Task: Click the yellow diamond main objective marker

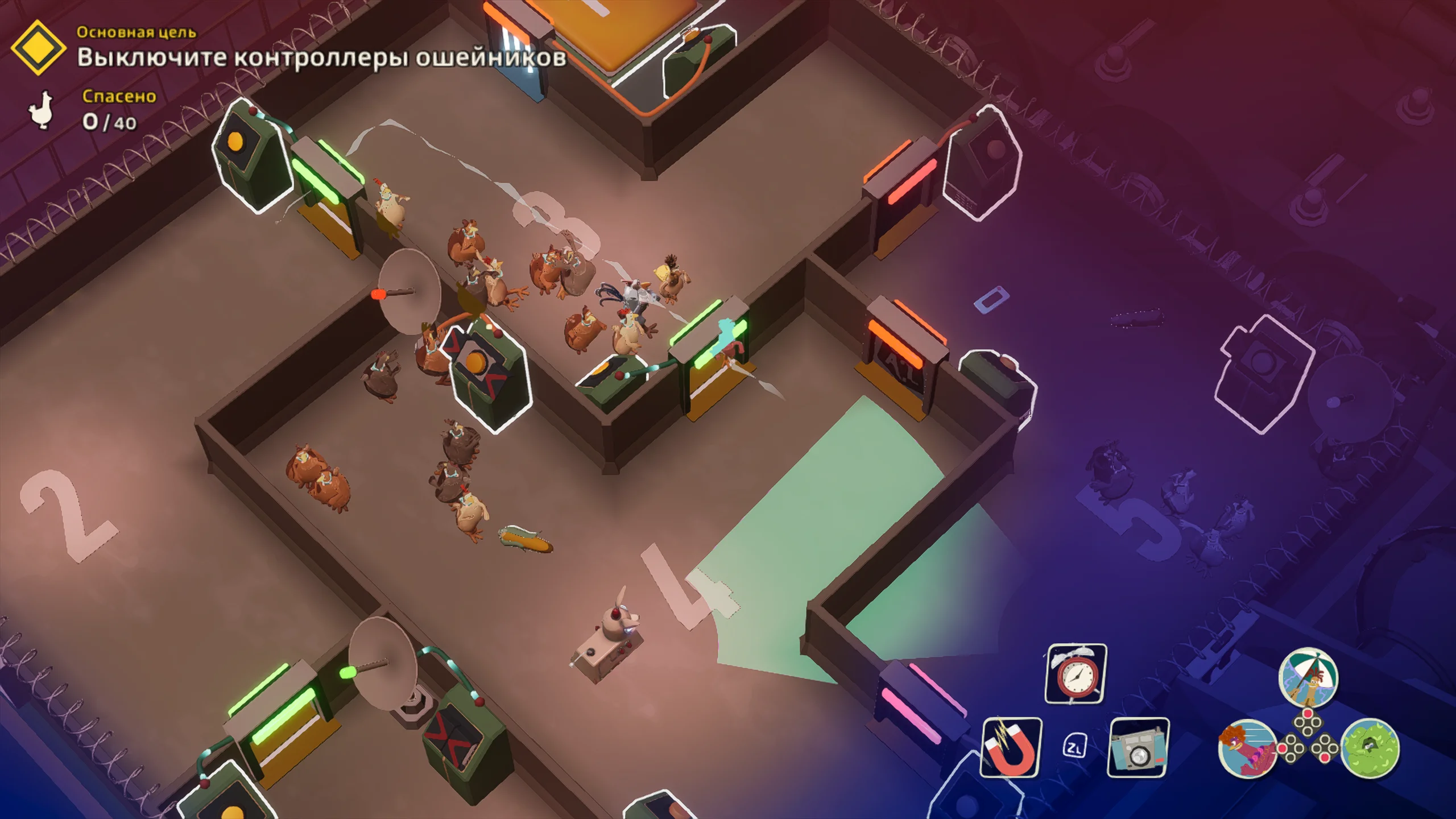Action: 38,48
